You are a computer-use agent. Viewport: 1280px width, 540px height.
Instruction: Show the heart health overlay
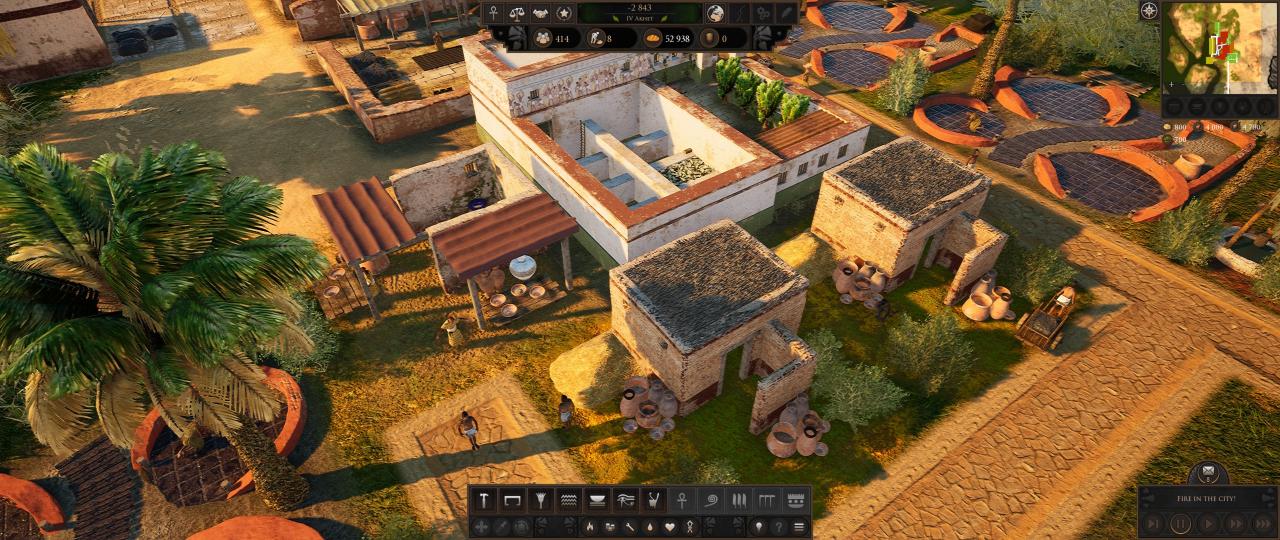click(x=669, y=526)
